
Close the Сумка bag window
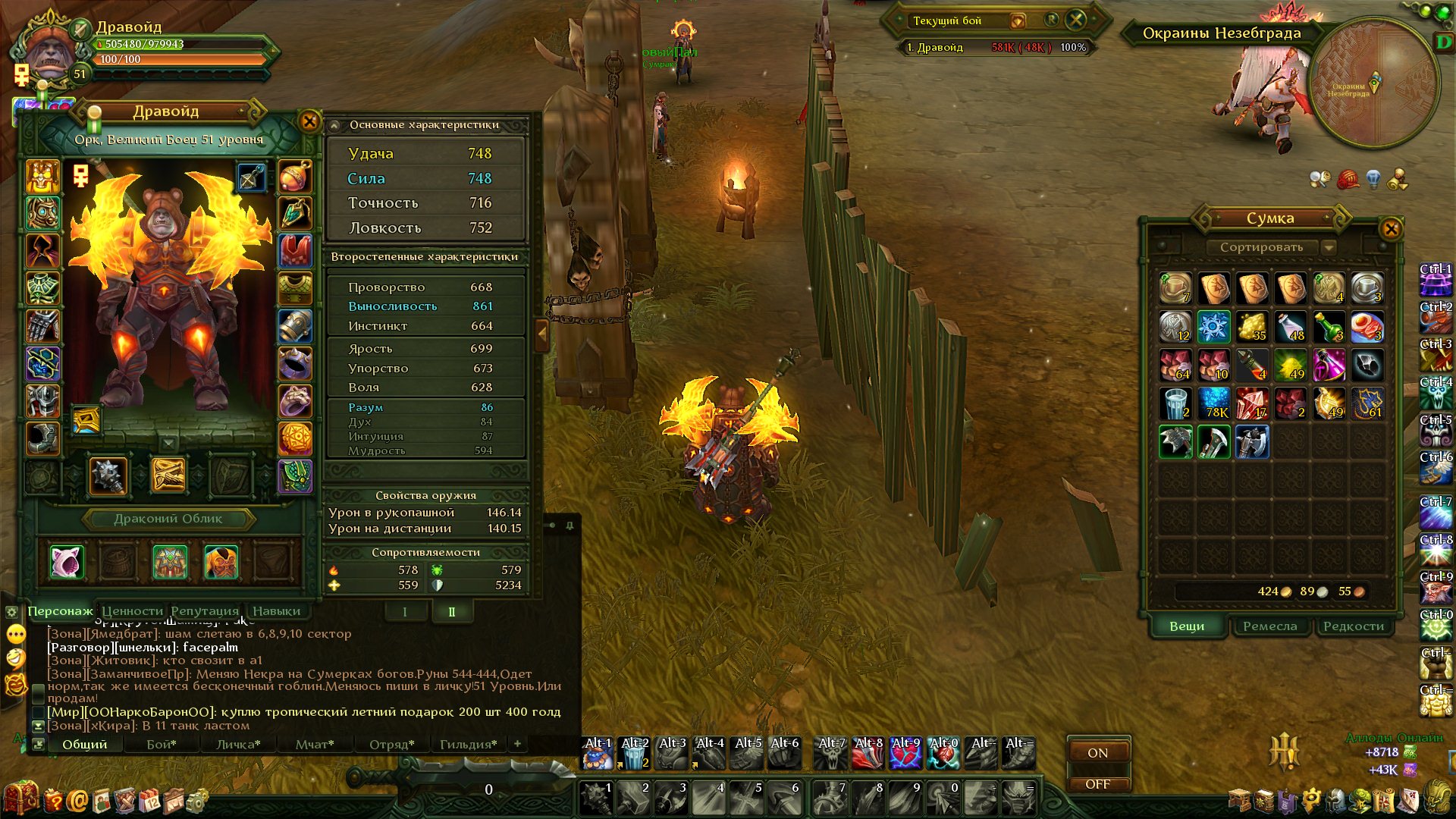pos(1391,228)
